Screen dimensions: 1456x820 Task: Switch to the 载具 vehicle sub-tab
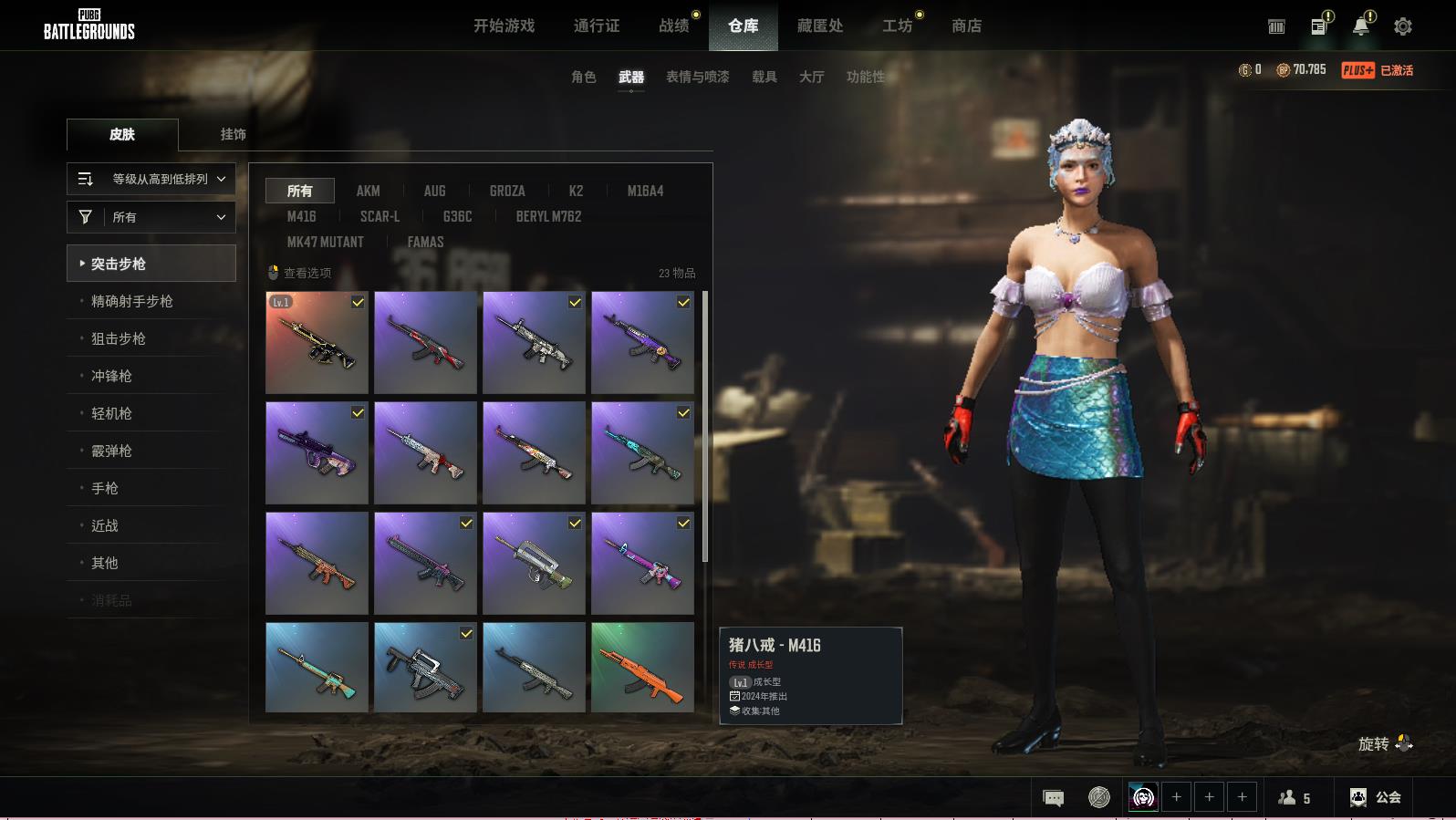[764, 78]
